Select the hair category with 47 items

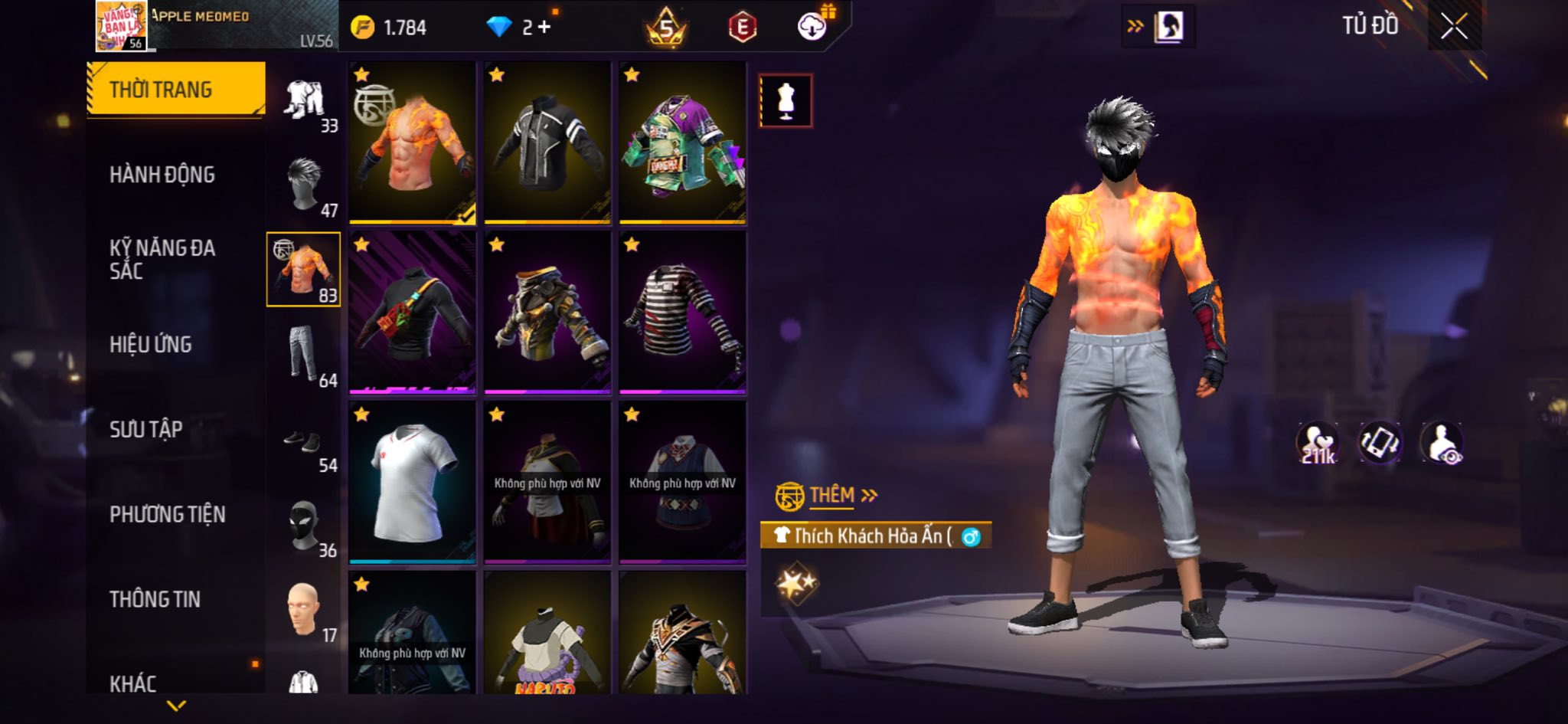pos(304,185)
